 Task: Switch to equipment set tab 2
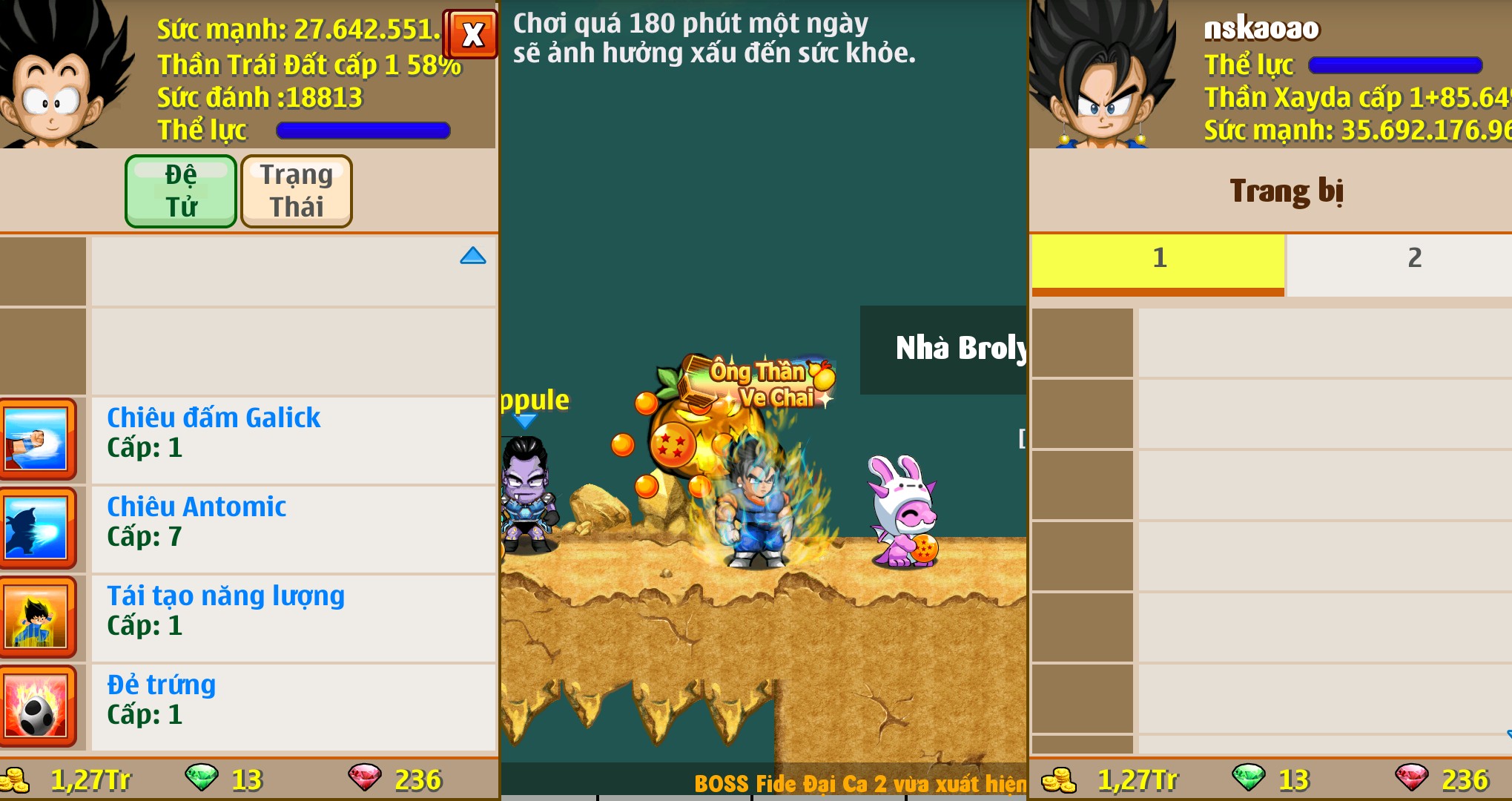coord(1413,259)
